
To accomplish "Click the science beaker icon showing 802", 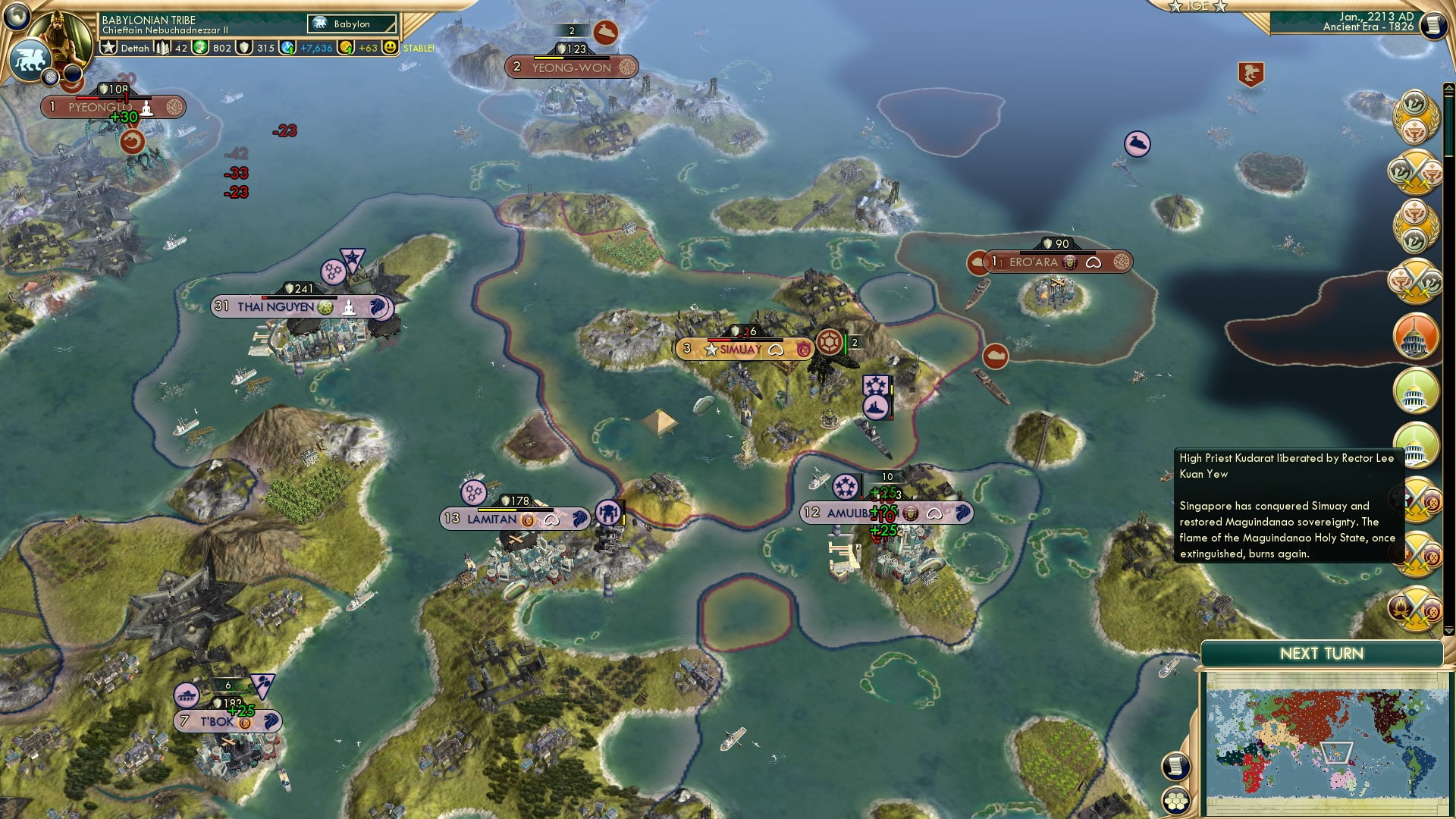I will (202, 47).
